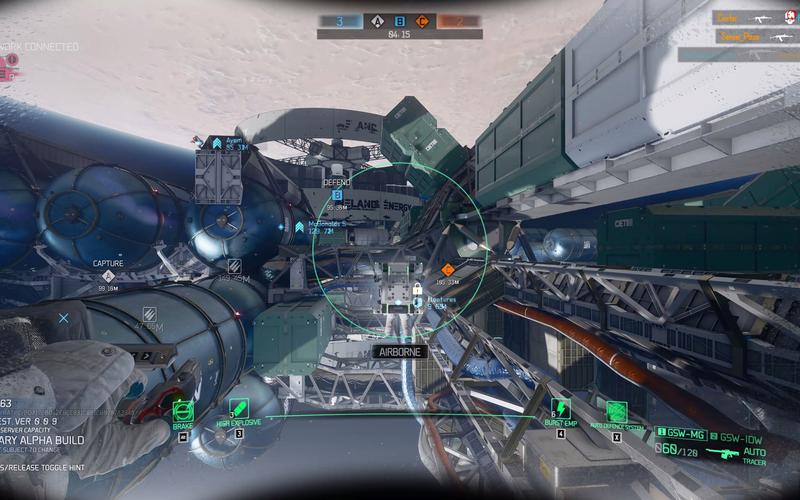Activate the Auto Defence System icon

617,411
